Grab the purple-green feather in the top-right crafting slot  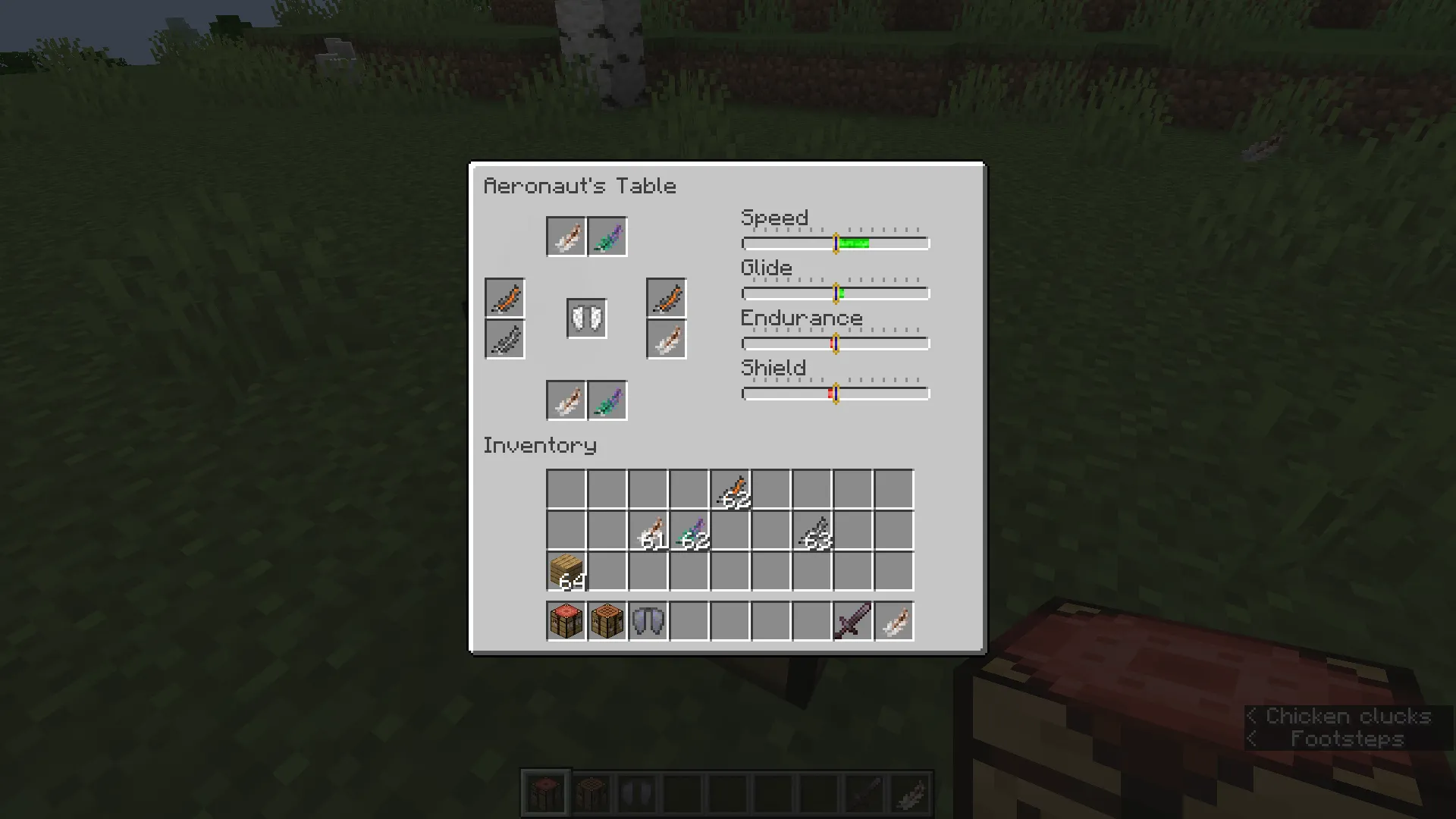pyautogui.click(x=607, y=236)
